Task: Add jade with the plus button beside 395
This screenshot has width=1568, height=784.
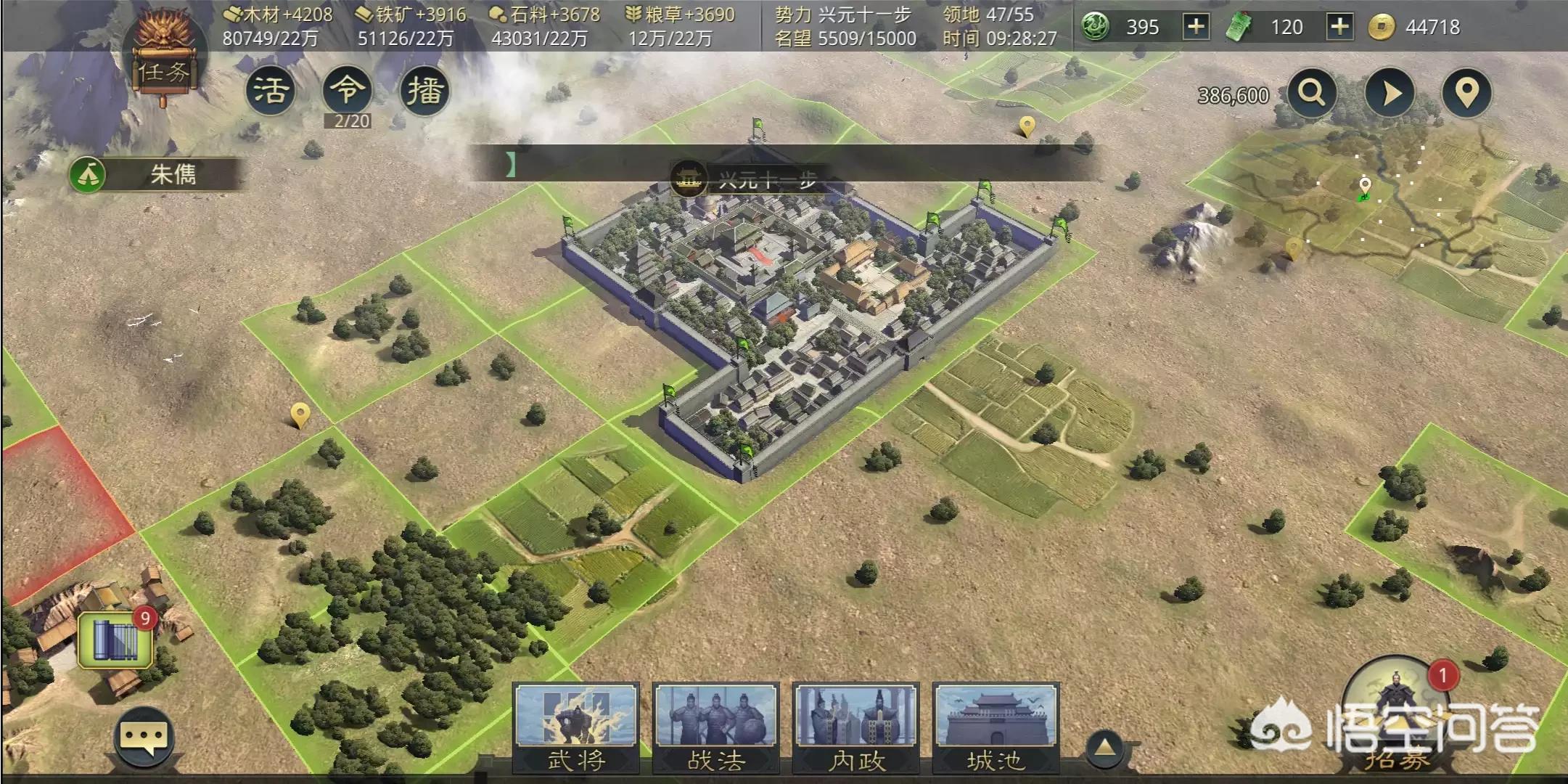Action: coord(1196,28)
